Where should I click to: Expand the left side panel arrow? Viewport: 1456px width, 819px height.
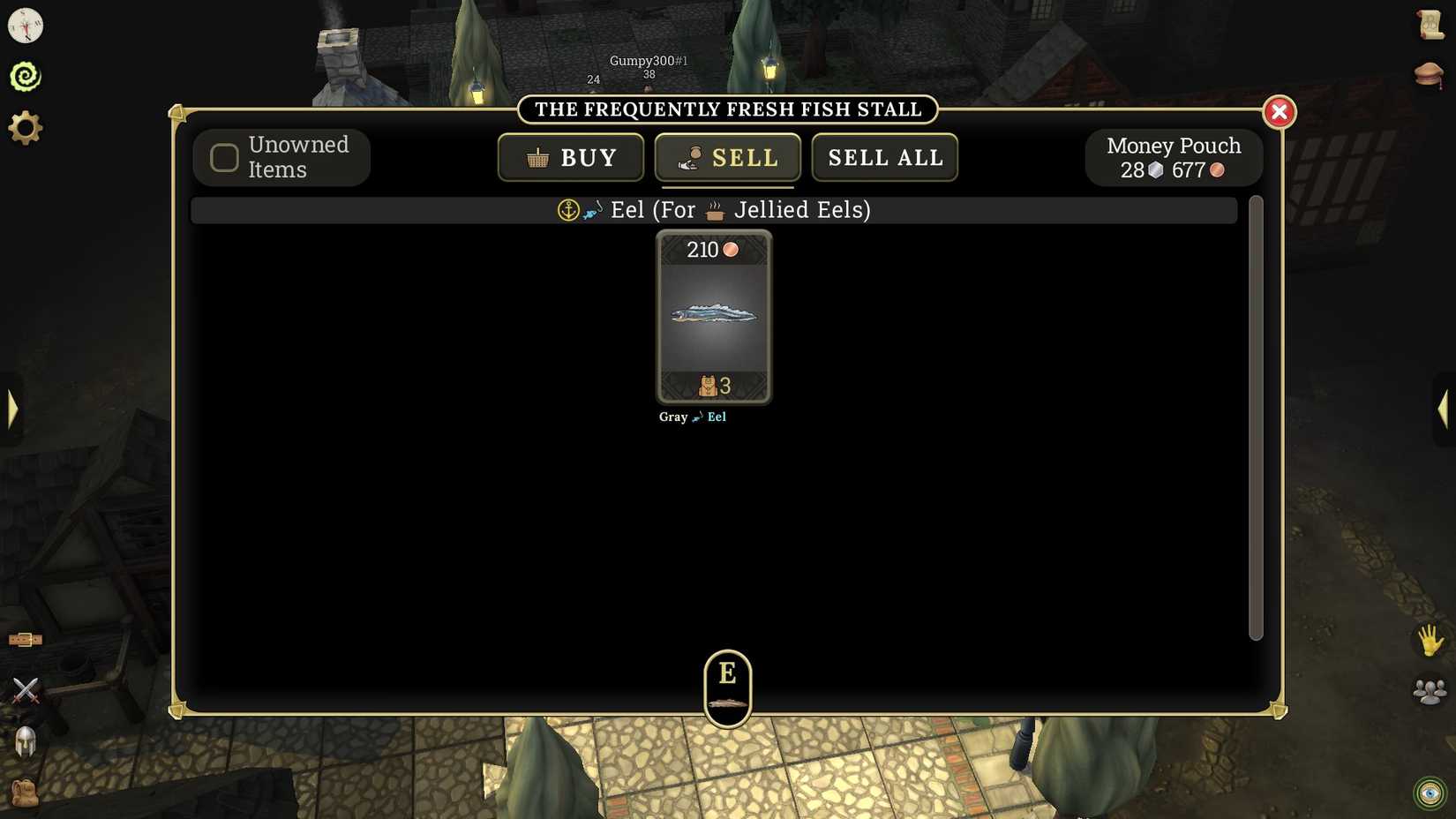pos(12,408)
